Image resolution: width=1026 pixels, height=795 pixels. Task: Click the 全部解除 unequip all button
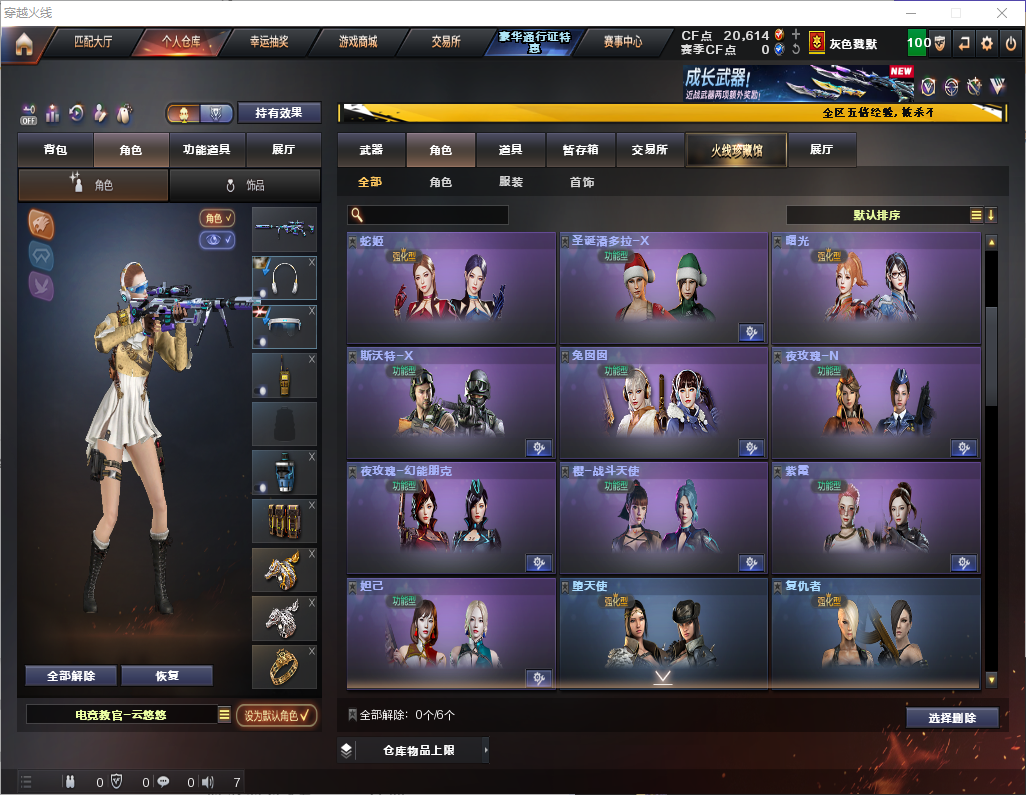(71, 676)
